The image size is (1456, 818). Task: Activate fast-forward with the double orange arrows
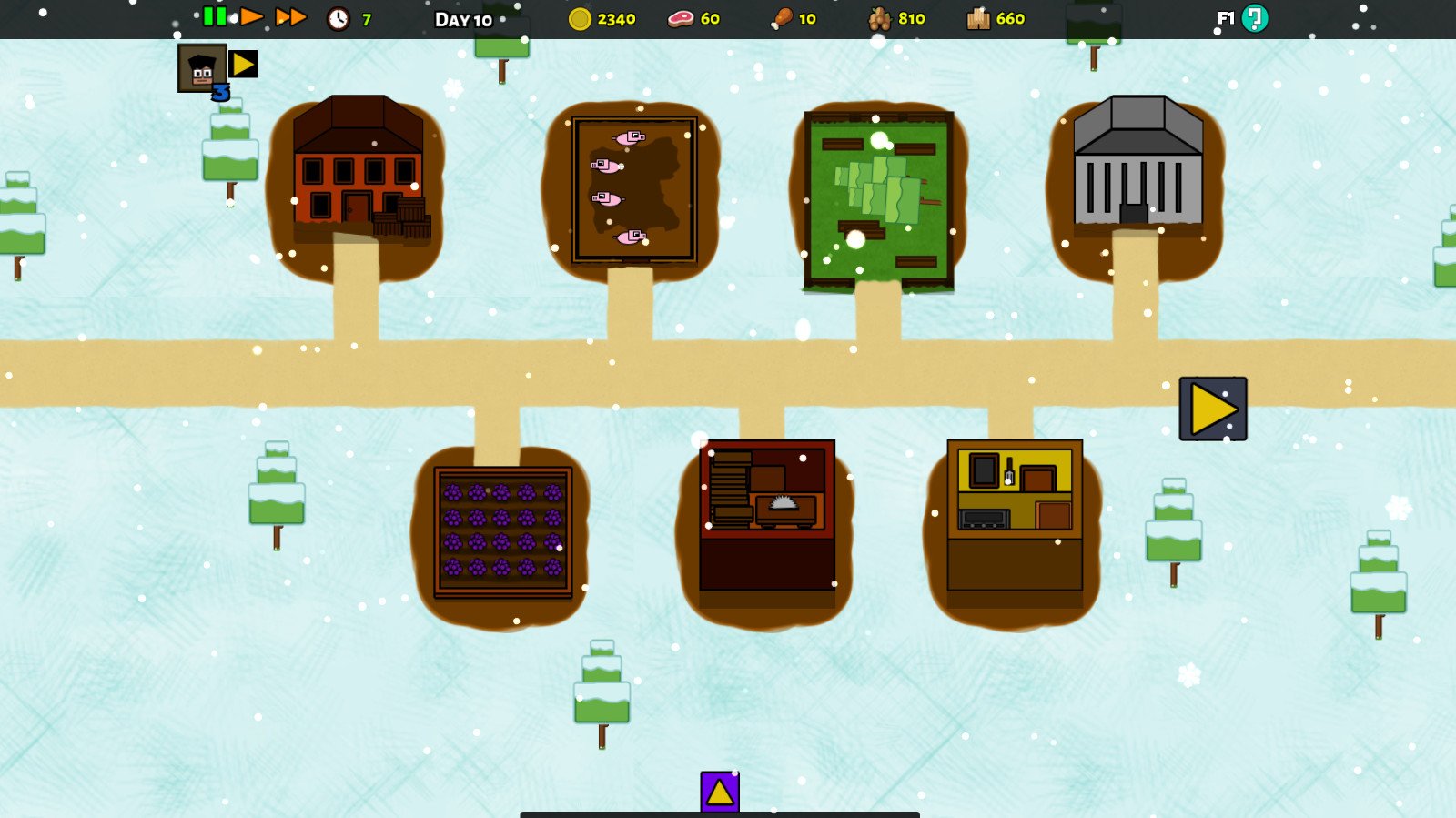pos(290,17)
